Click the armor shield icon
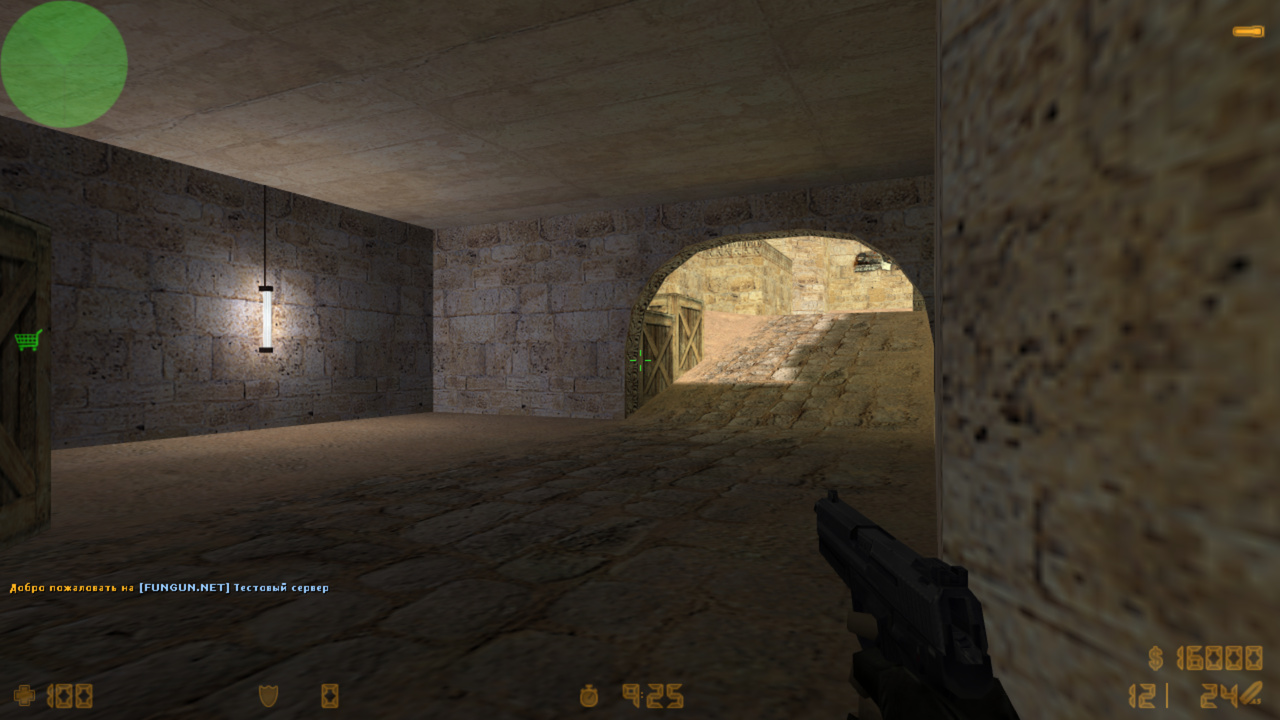 [268, 695]
